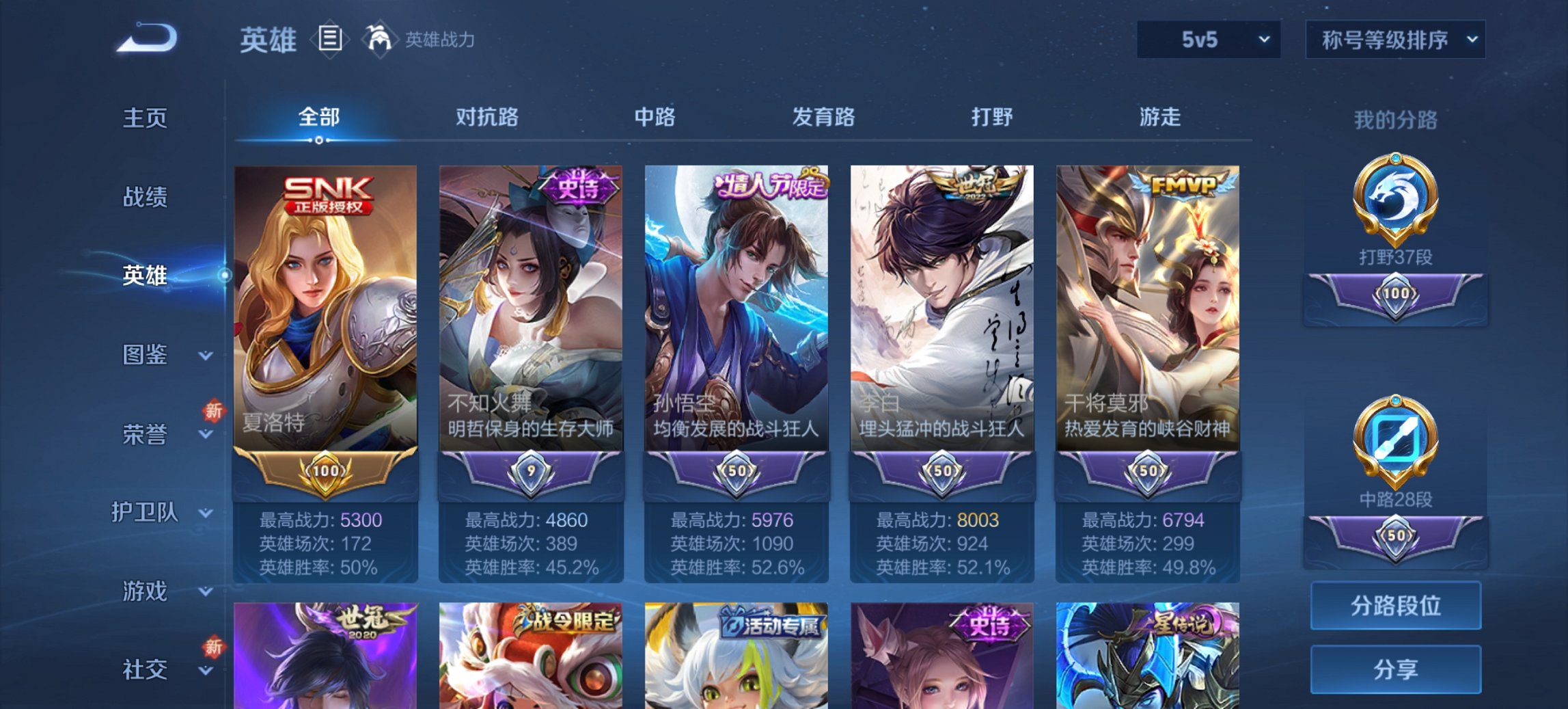Switch to the 打野 tab
The width and height of the screenshot is (1568, 709).
point(990,118)
